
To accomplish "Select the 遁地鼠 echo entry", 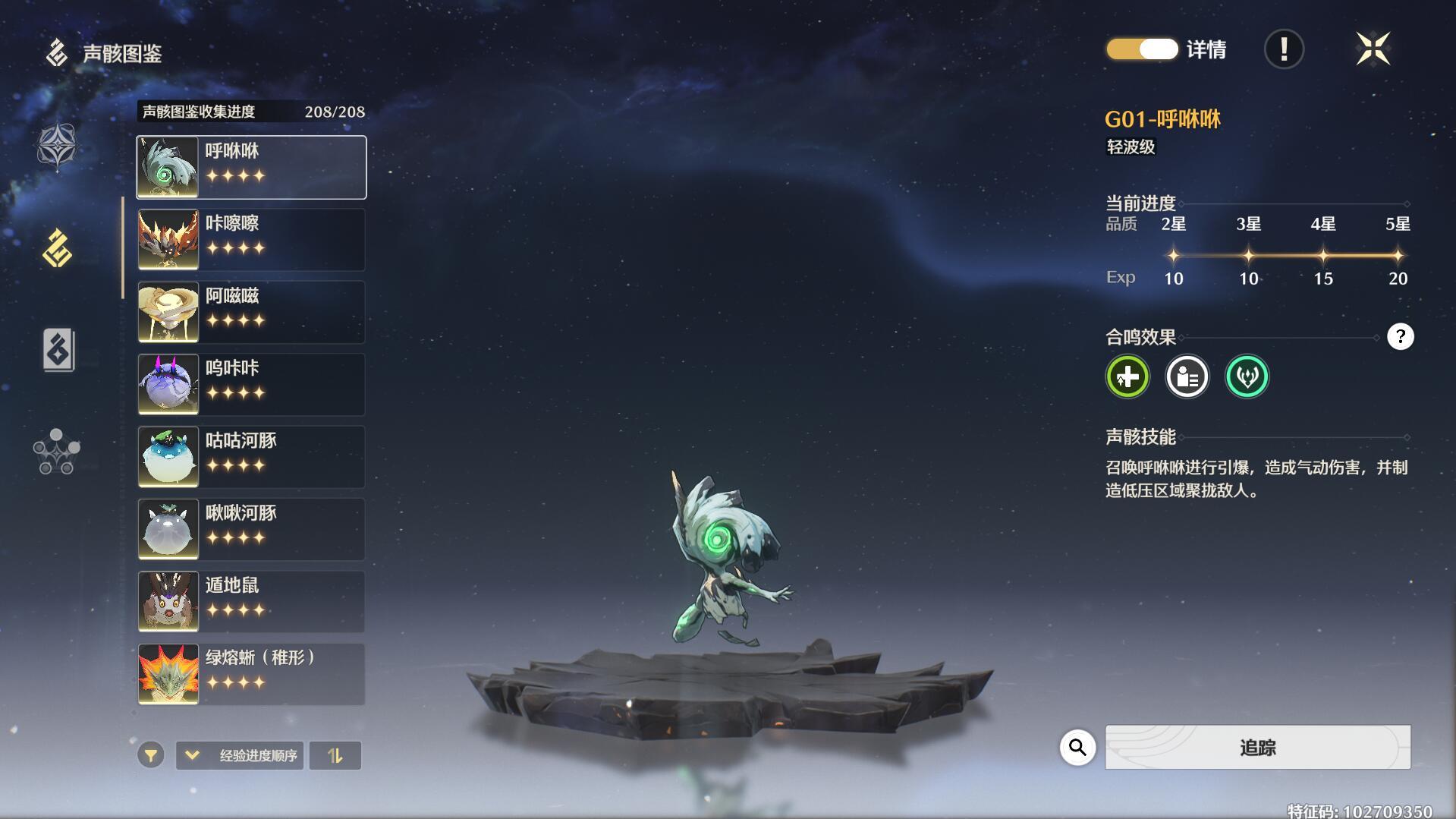I will 251,602.
